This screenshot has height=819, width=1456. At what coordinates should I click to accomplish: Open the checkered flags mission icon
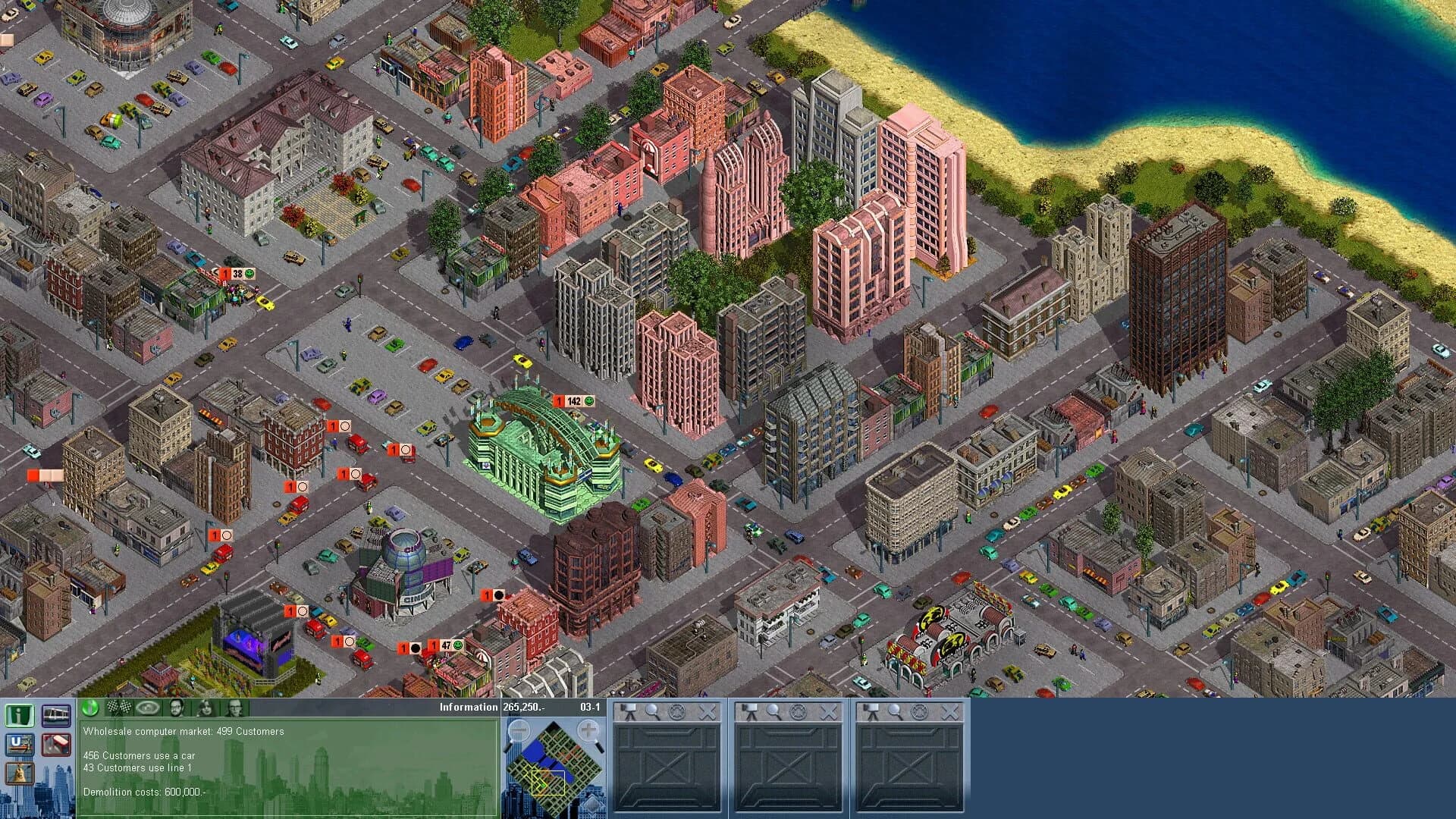119,708
